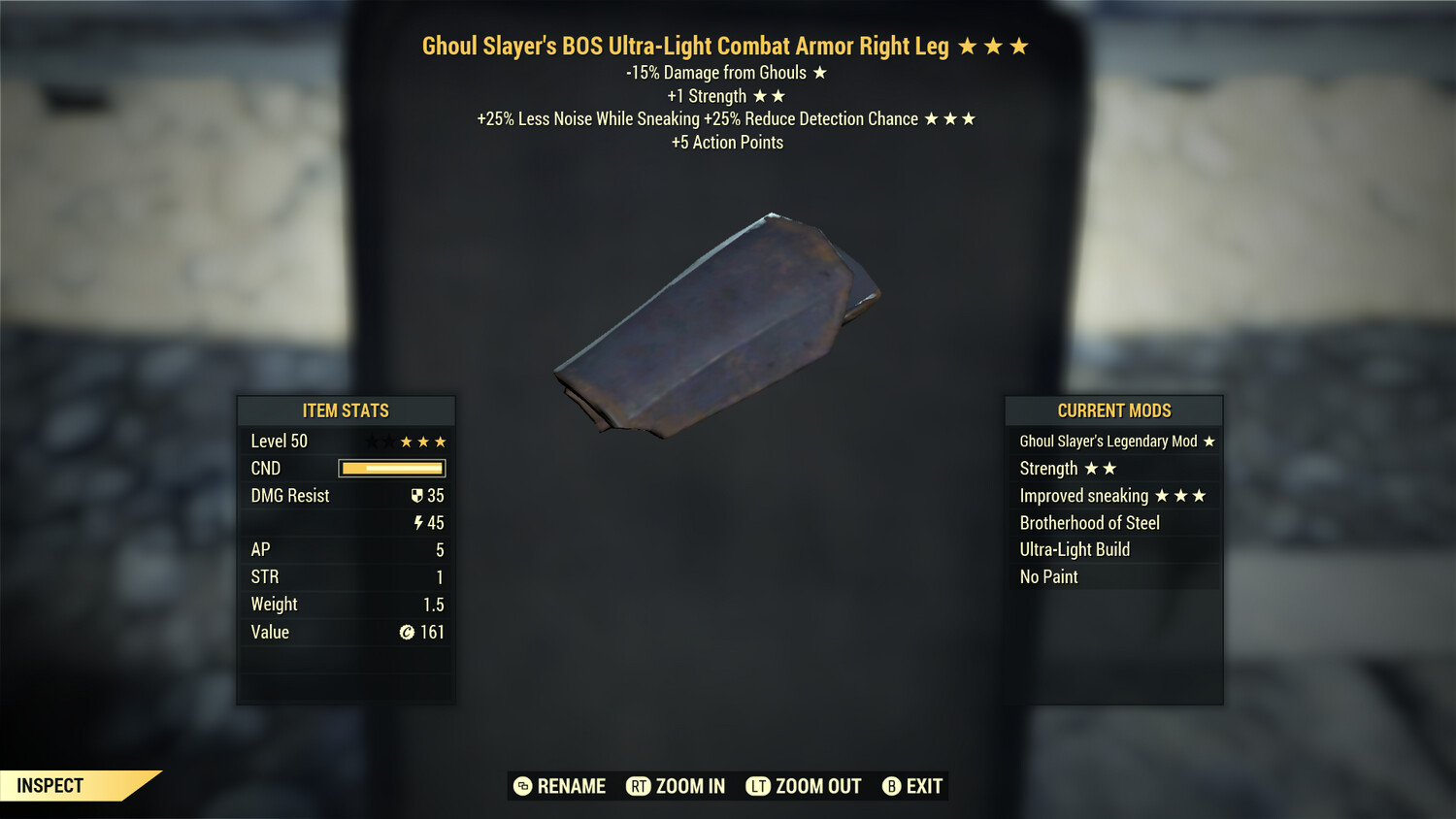Click the star beside -15% Damage from Ghouls
This screenshot has width=1456, height=819.
(x=818, y=72)
